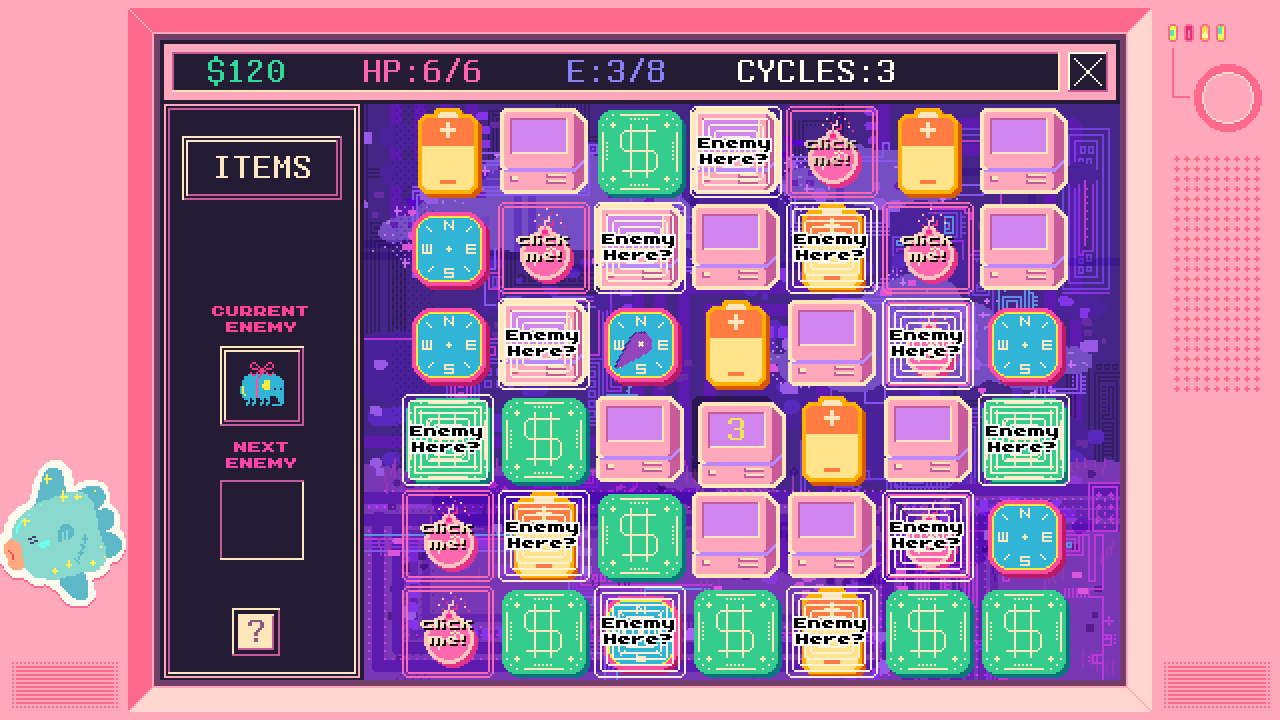This screenshot has height=720, width=1280.
Task: Click the 'click me!' bomb in the top row
Action: click(x=831, y=152)
